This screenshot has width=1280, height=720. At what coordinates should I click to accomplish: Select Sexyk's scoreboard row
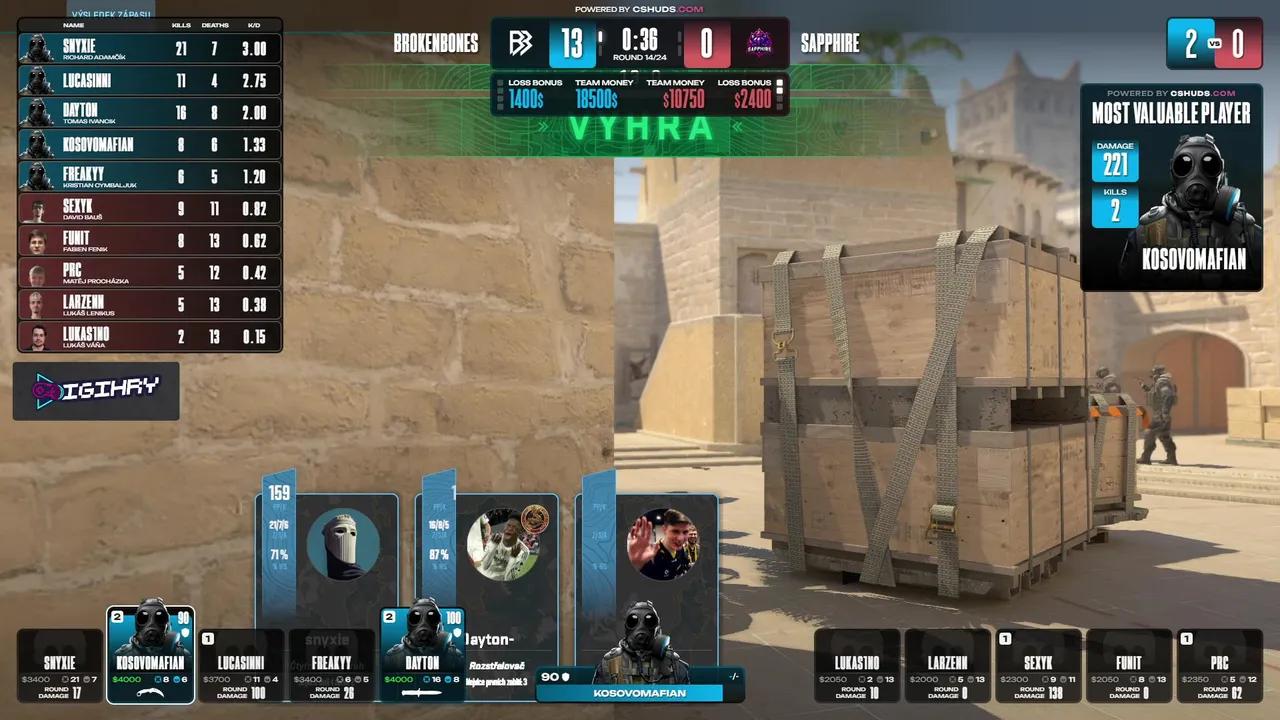tap(150, 209)
